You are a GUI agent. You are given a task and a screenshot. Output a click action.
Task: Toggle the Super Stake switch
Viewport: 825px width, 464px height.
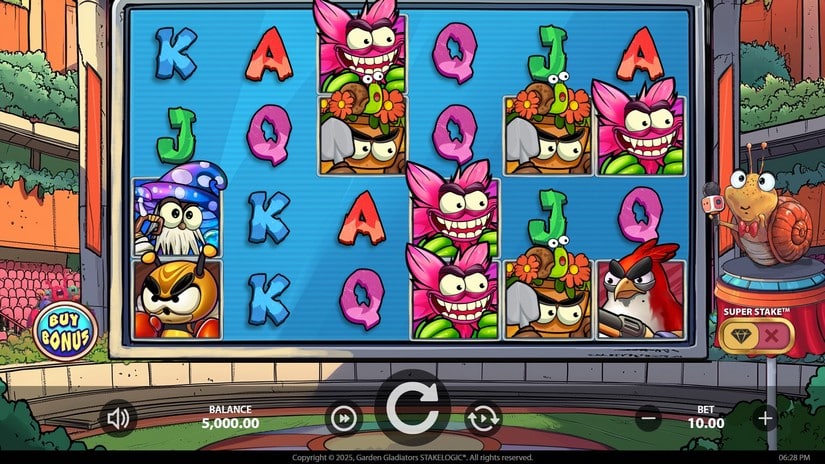[756, 336]
